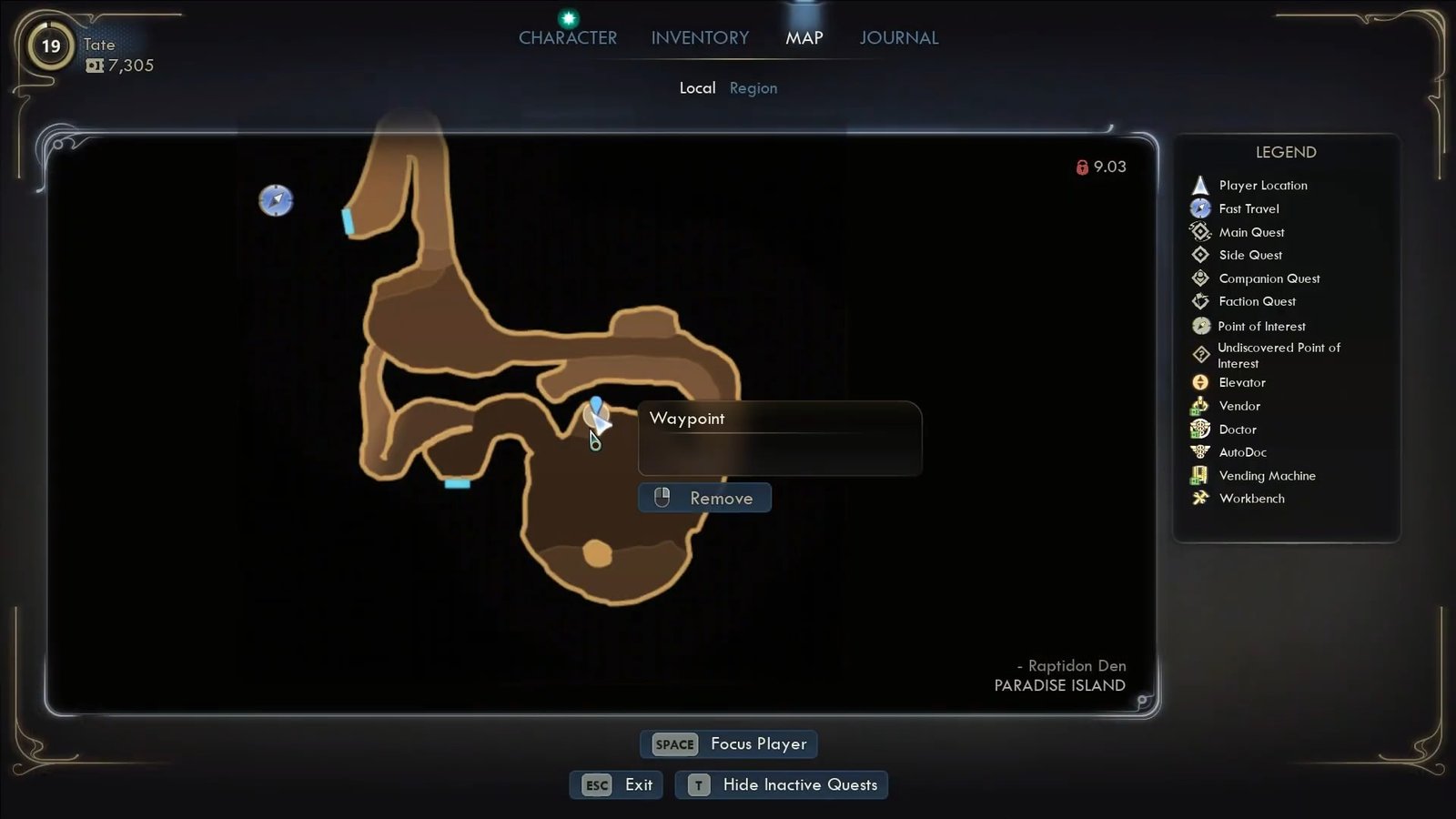Hide inactive quests on the map
Viewport: 1456px width, 819px height.
point(782,784)
